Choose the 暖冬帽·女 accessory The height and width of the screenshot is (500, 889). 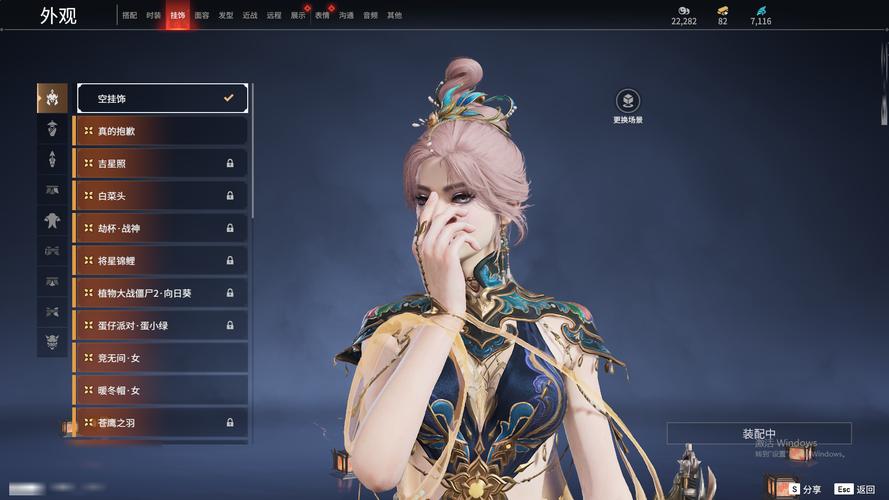click(x=160, y=390)
